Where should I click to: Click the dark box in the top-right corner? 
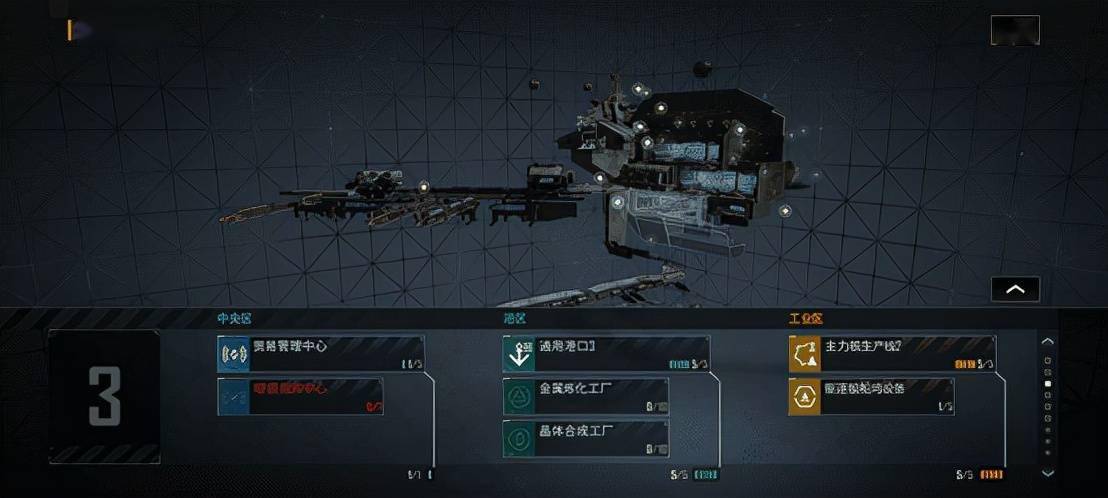1014,30
